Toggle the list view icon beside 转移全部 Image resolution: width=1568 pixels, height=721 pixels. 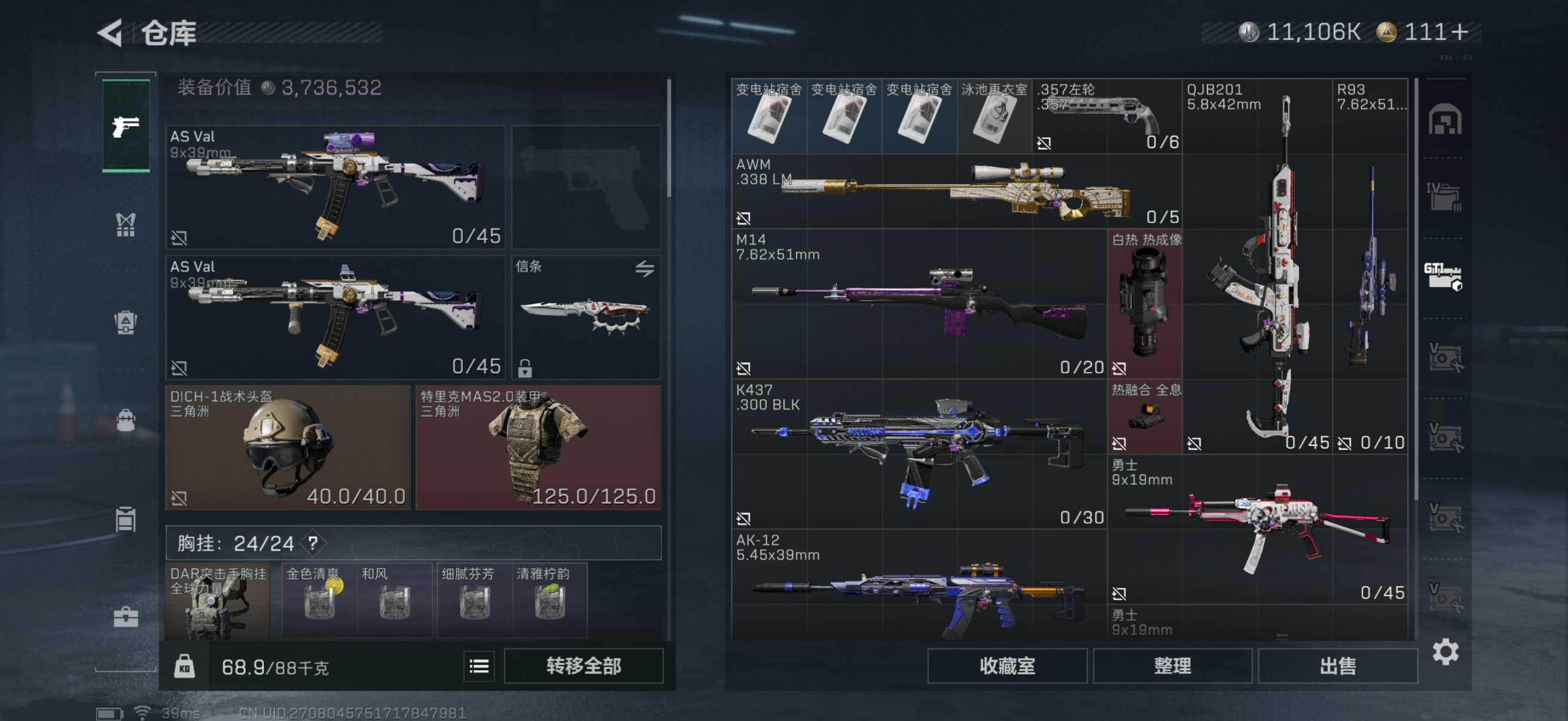coord(479,666)
